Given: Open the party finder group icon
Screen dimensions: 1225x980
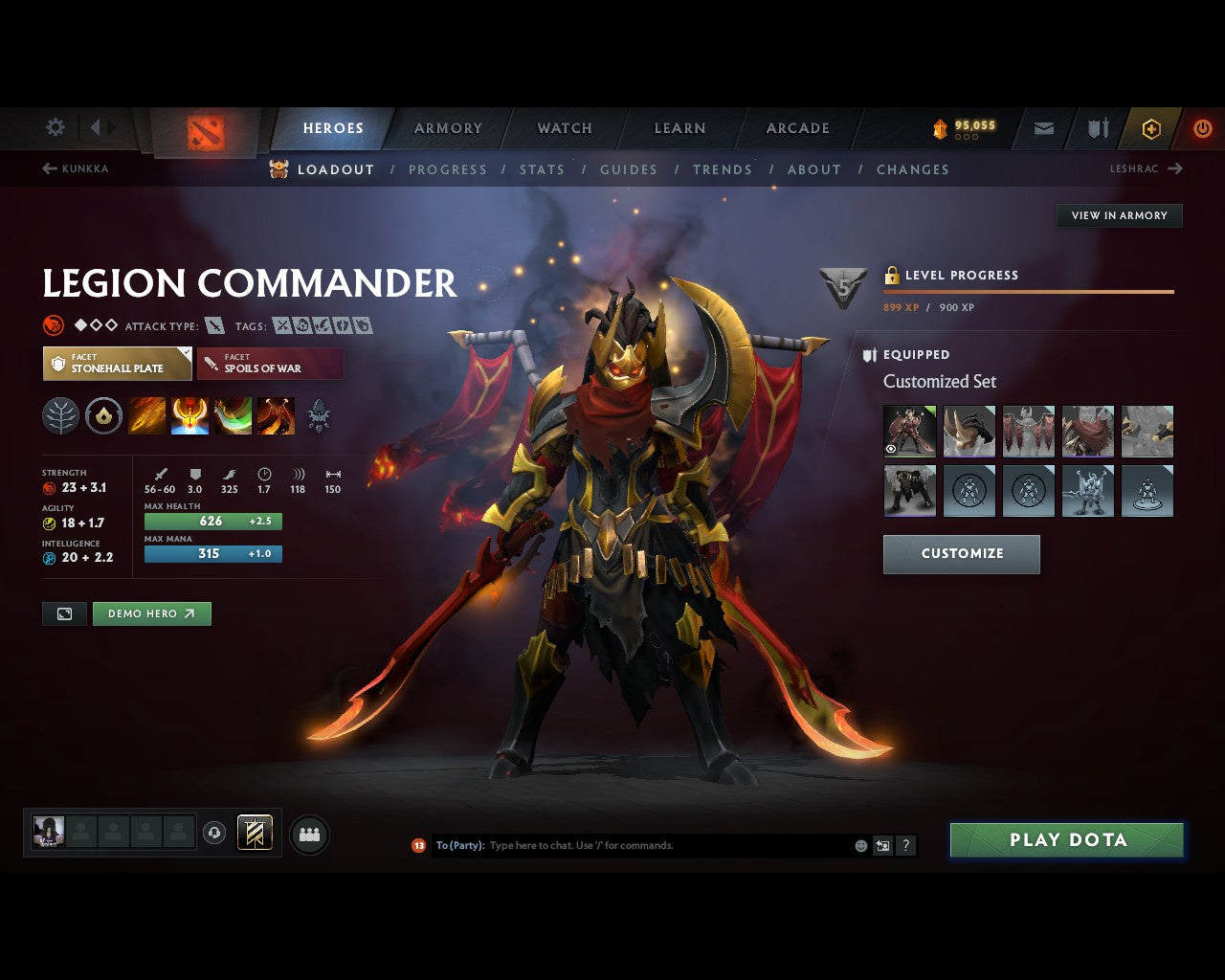Looking at the screenshot, I should pos(306,834).
